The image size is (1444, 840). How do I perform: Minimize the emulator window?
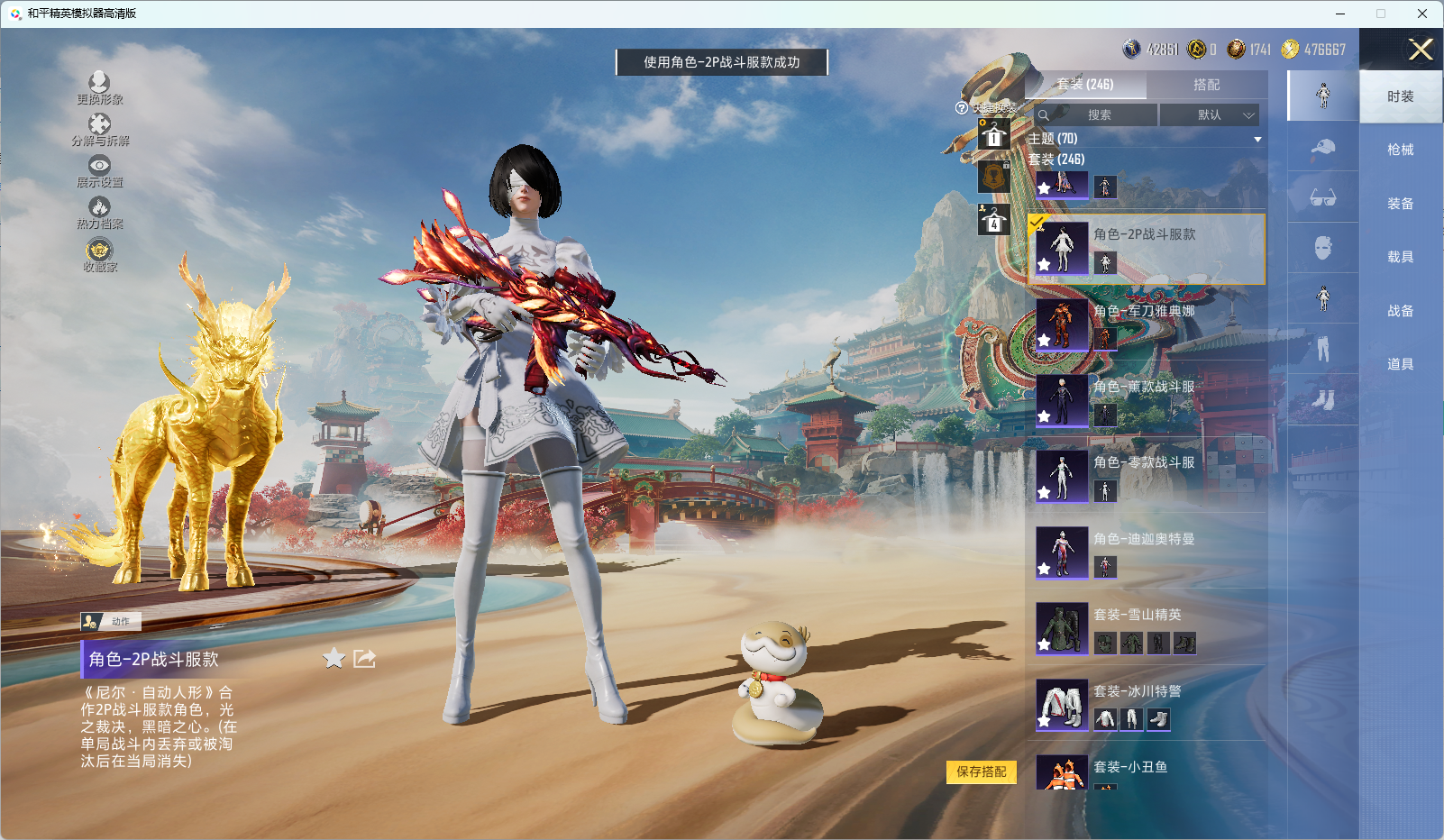pyautogui.click(x=1340, y=14)
